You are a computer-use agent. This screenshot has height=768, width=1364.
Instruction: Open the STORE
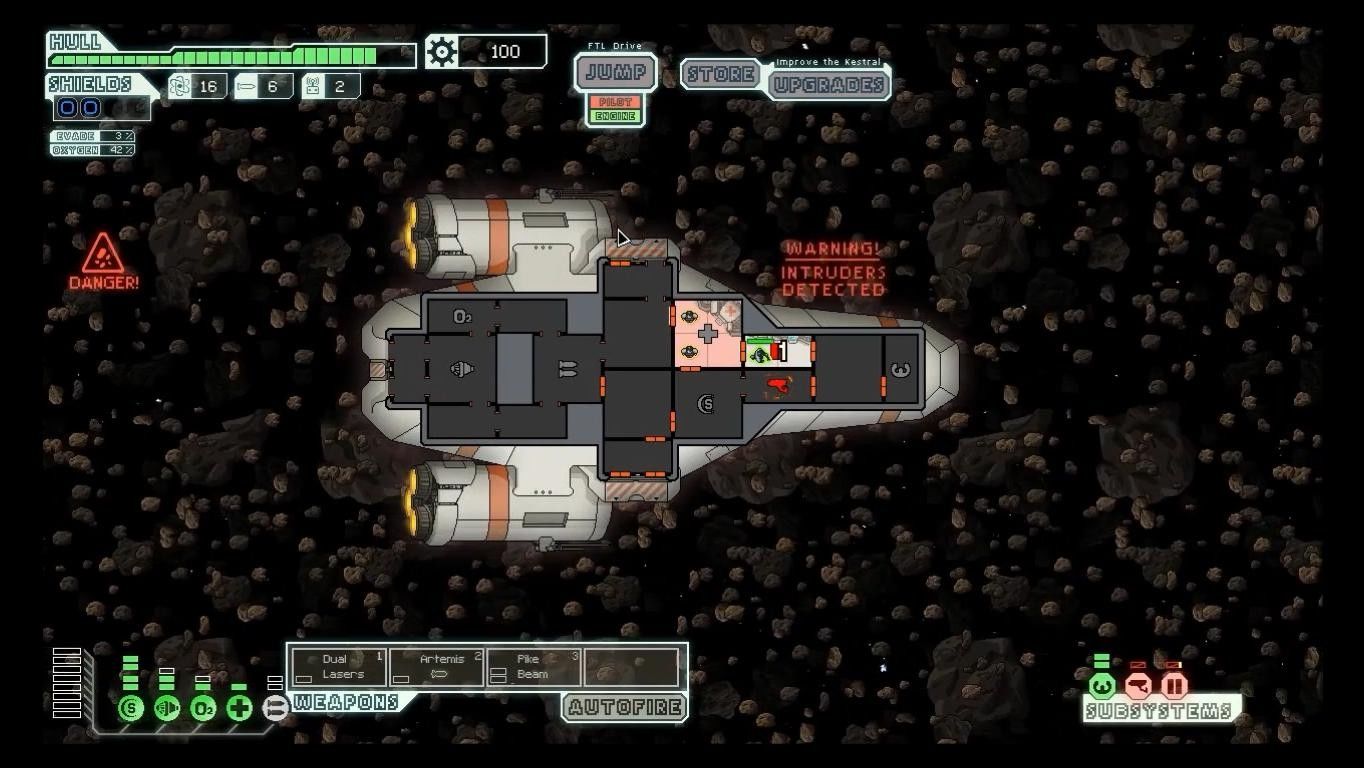click(721, 74)
